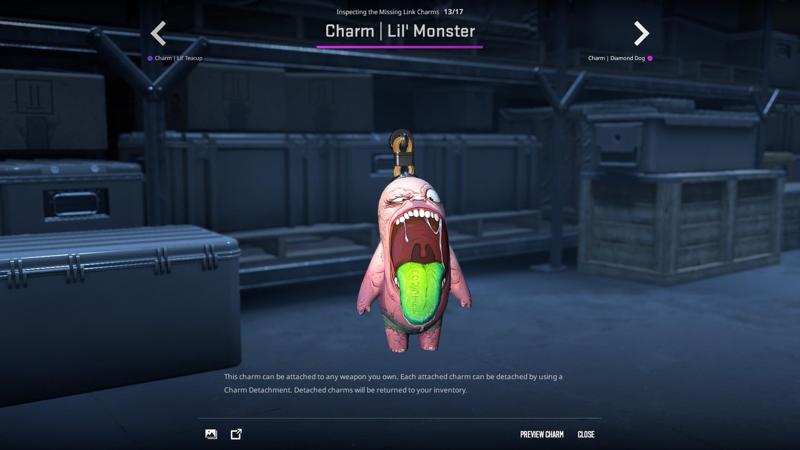This screenshot has height=450, width=800.
Task: Advance to the next charm with right arrow
Action: click(x=641, y=34)
